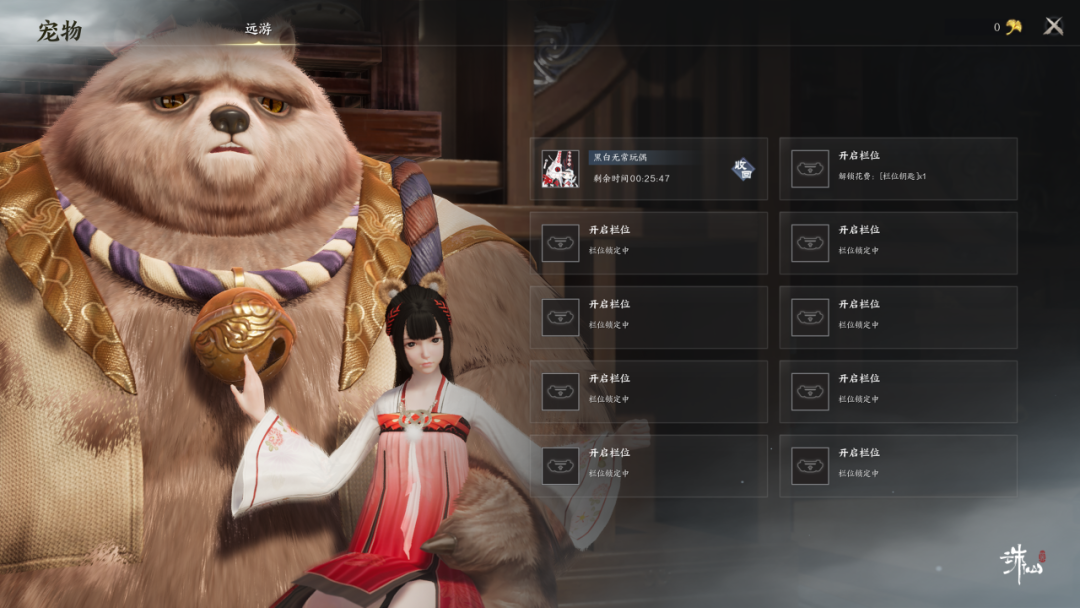1080x608 pixels.
Task: Click the golden leaf currency icon
Action: coord(1014,27)
